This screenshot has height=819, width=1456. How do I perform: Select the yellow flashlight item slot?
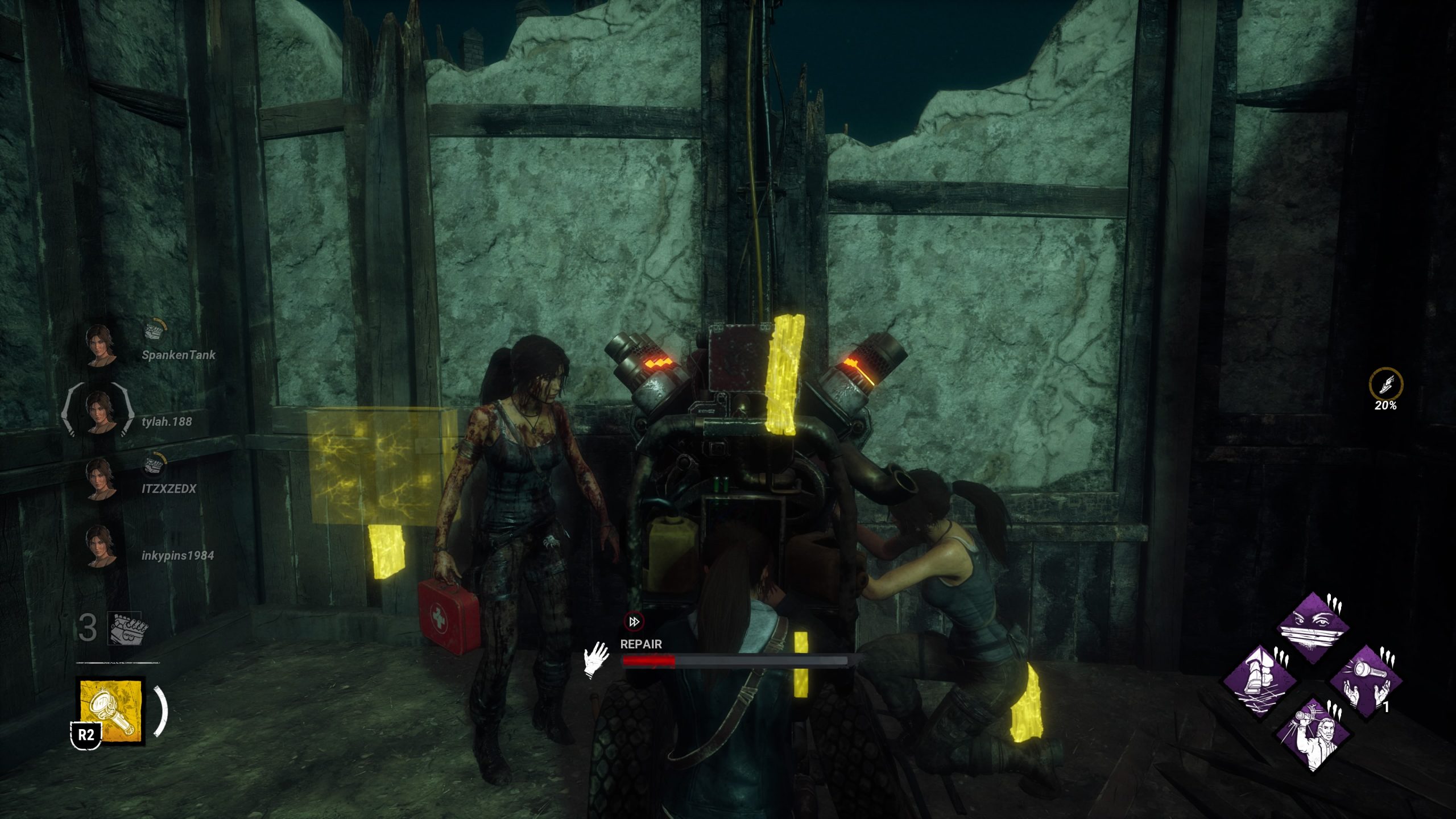tap(111, 711)
